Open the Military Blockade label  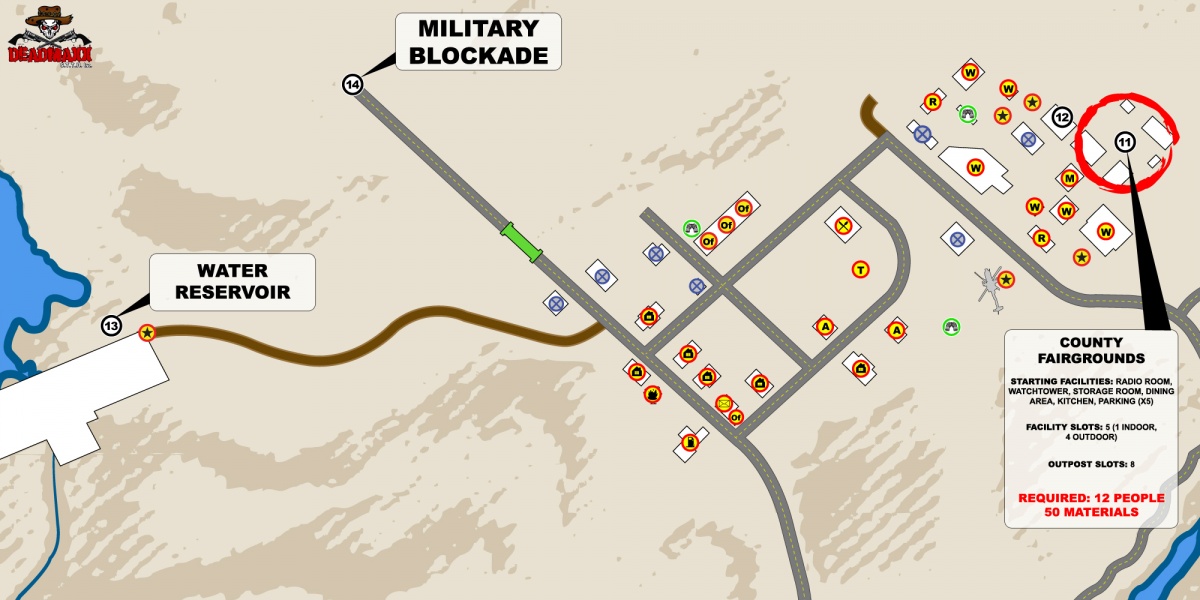[478, 42]
